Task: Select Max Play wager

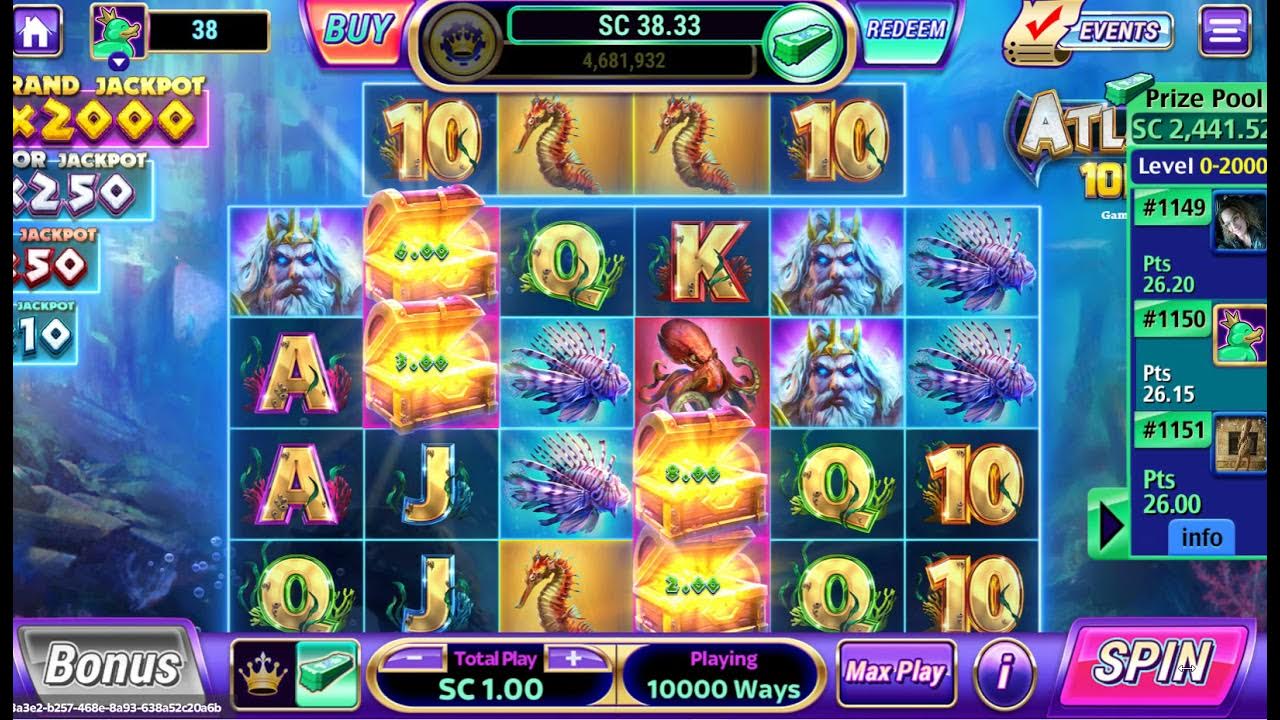Action: 895,673
